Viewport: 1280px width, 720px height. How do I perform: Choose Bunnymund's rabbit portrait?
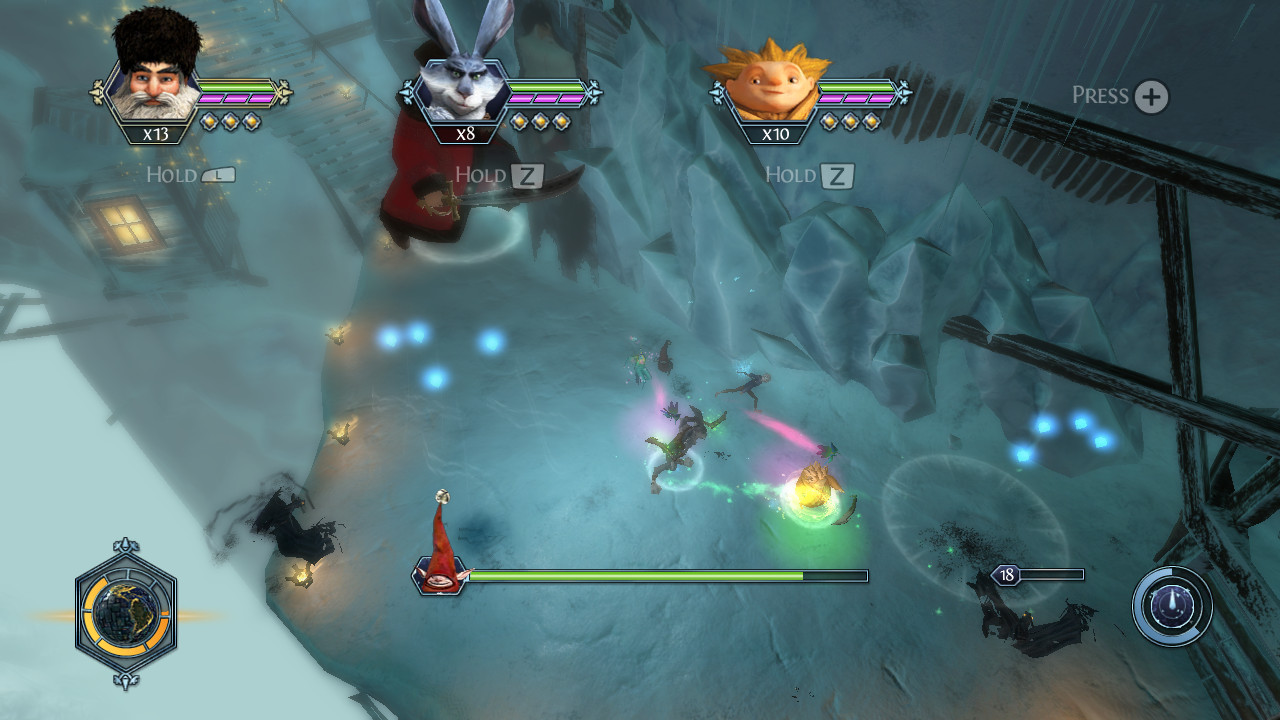[463, 88]
